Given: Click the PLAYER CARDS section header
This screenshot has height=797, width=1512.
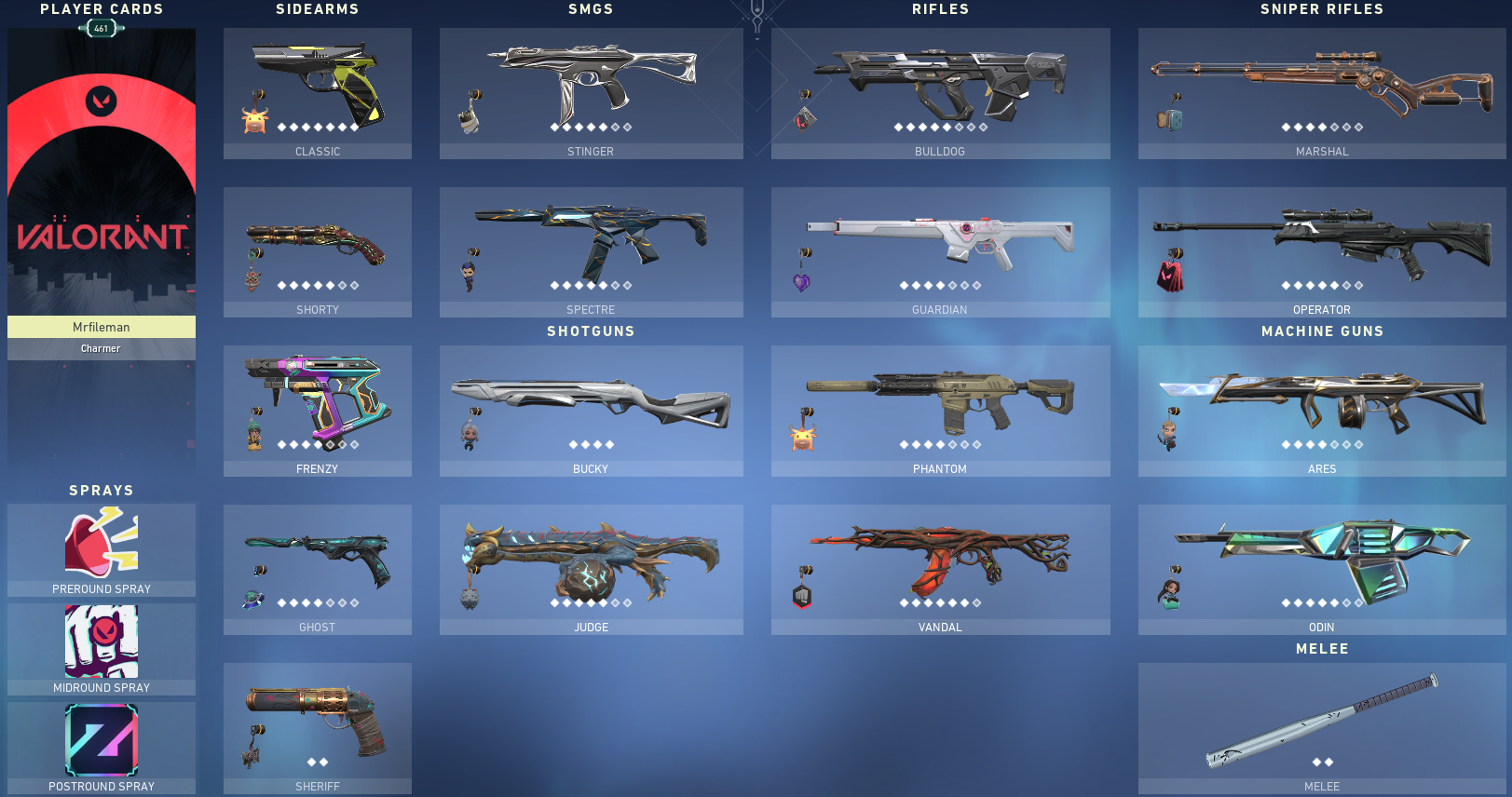Looking at the screenshot, I should click(101, 9).
